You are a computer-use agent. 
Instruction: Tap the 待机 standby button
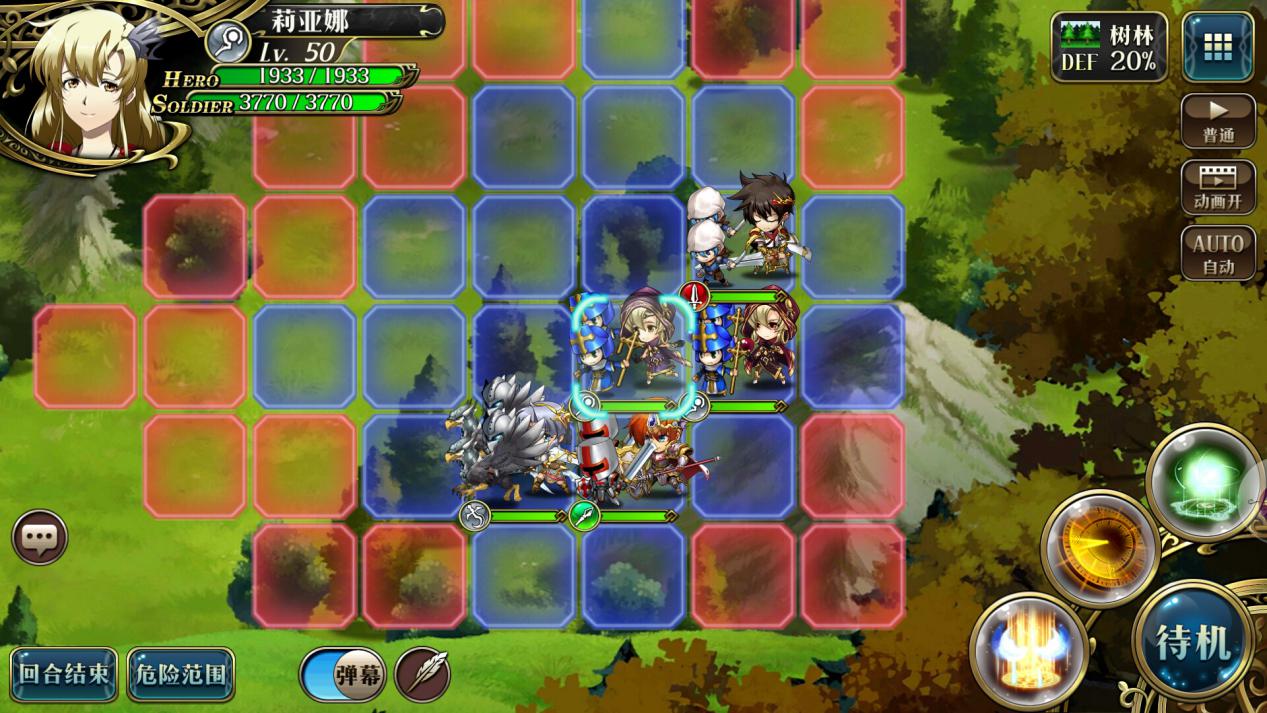point(1193,641)
